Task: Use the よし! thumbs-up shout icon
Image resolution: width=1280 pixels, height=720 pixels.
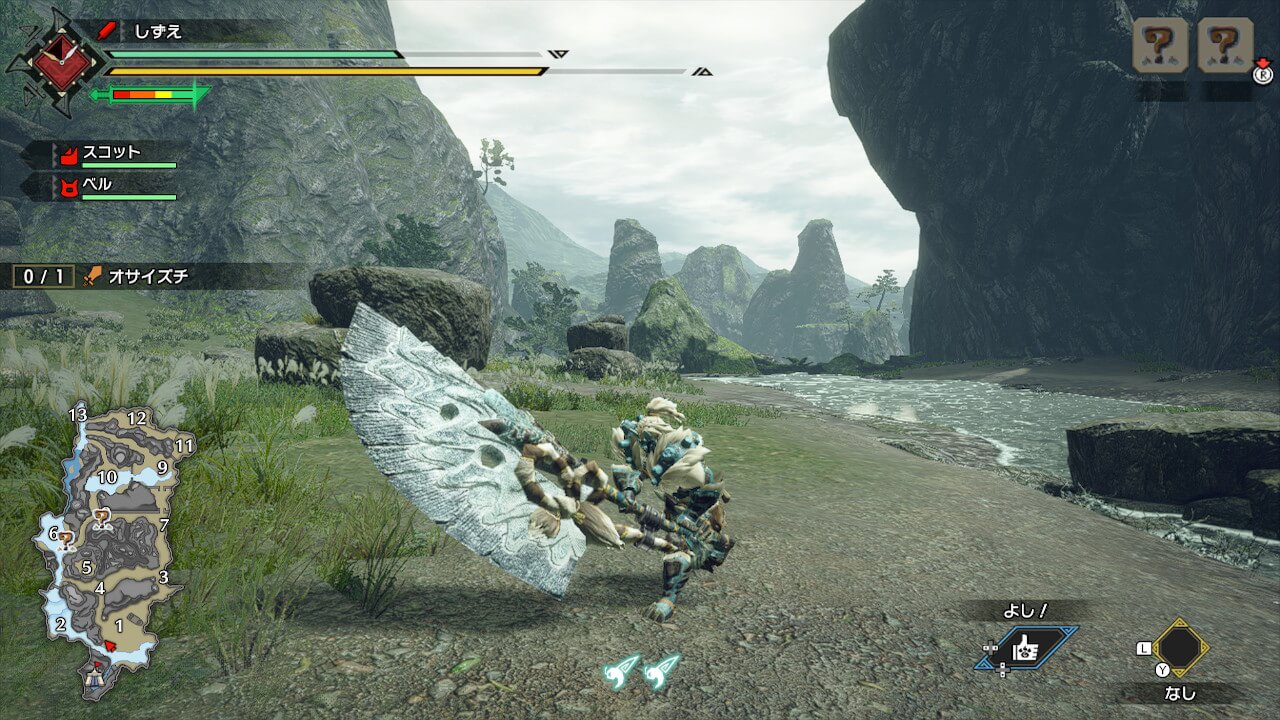Action: tap(1028, 649)
